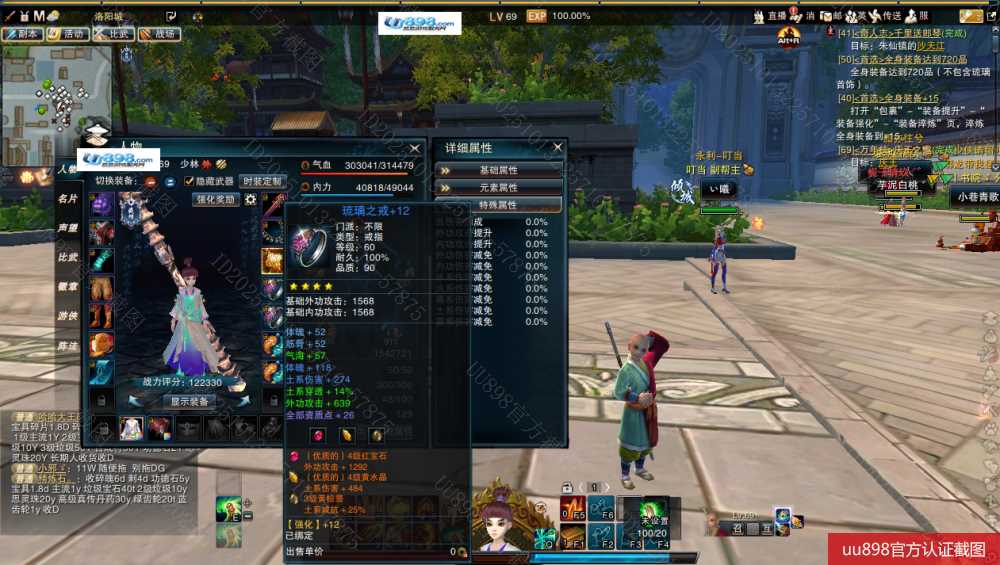Image resolution: width=1000 pixels, height=565 pixels.
Task: Click the 显示装备 show equipment button
Action: pos(188,401)
